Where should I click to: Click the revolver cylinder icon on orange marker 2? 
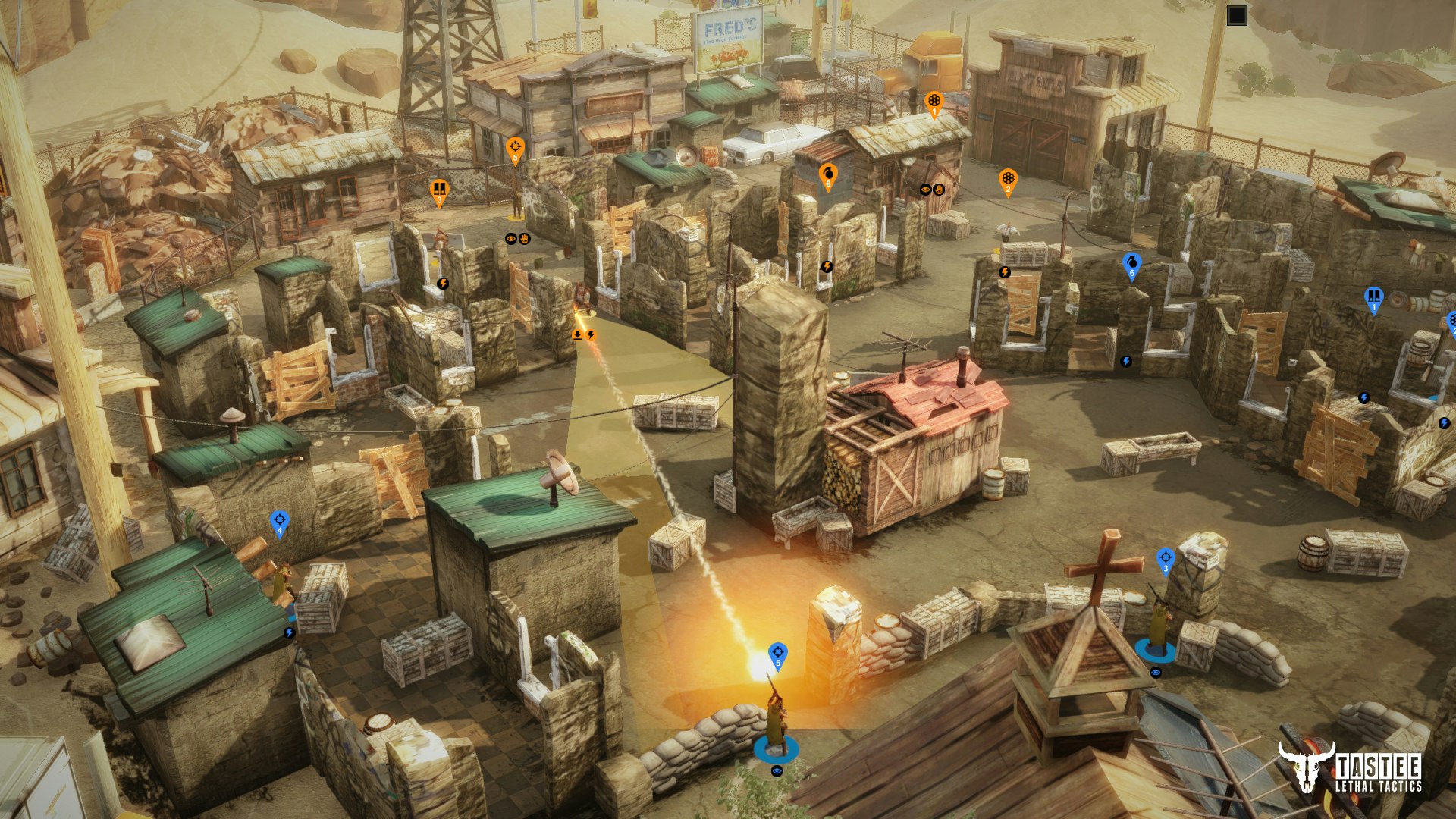tap(1009, 178)
